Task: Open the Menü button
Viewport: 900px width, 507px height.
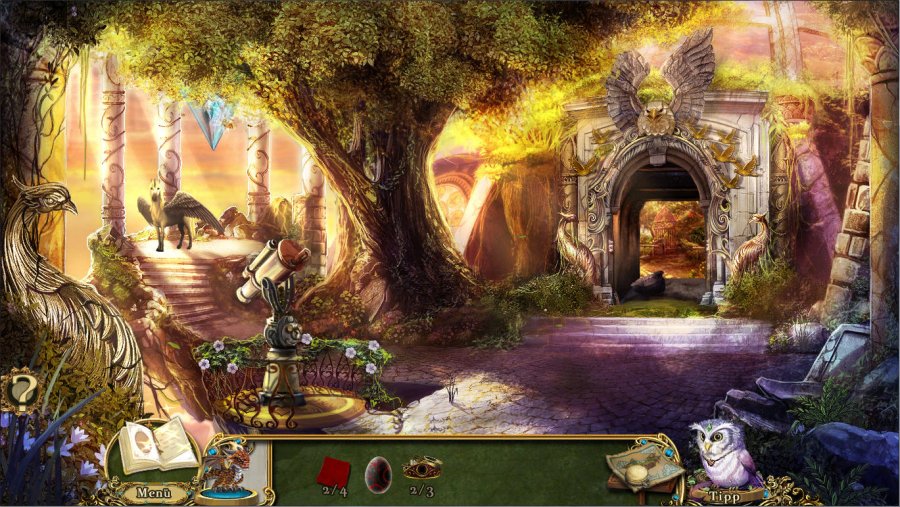Action: [x=155, y=491]
